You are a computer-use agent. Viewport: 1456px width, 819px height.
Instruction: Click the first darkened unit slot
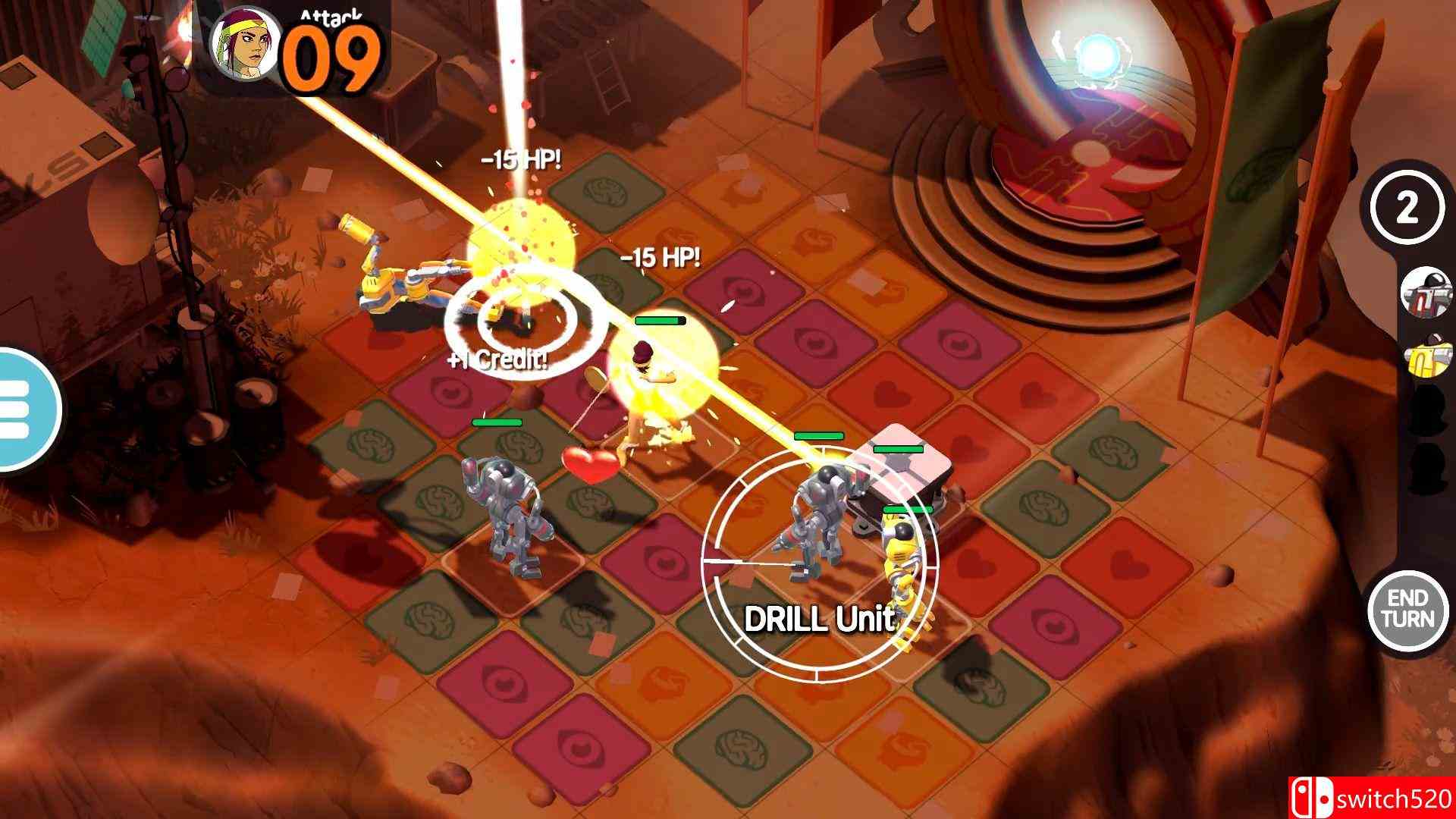click(1424, 412)
